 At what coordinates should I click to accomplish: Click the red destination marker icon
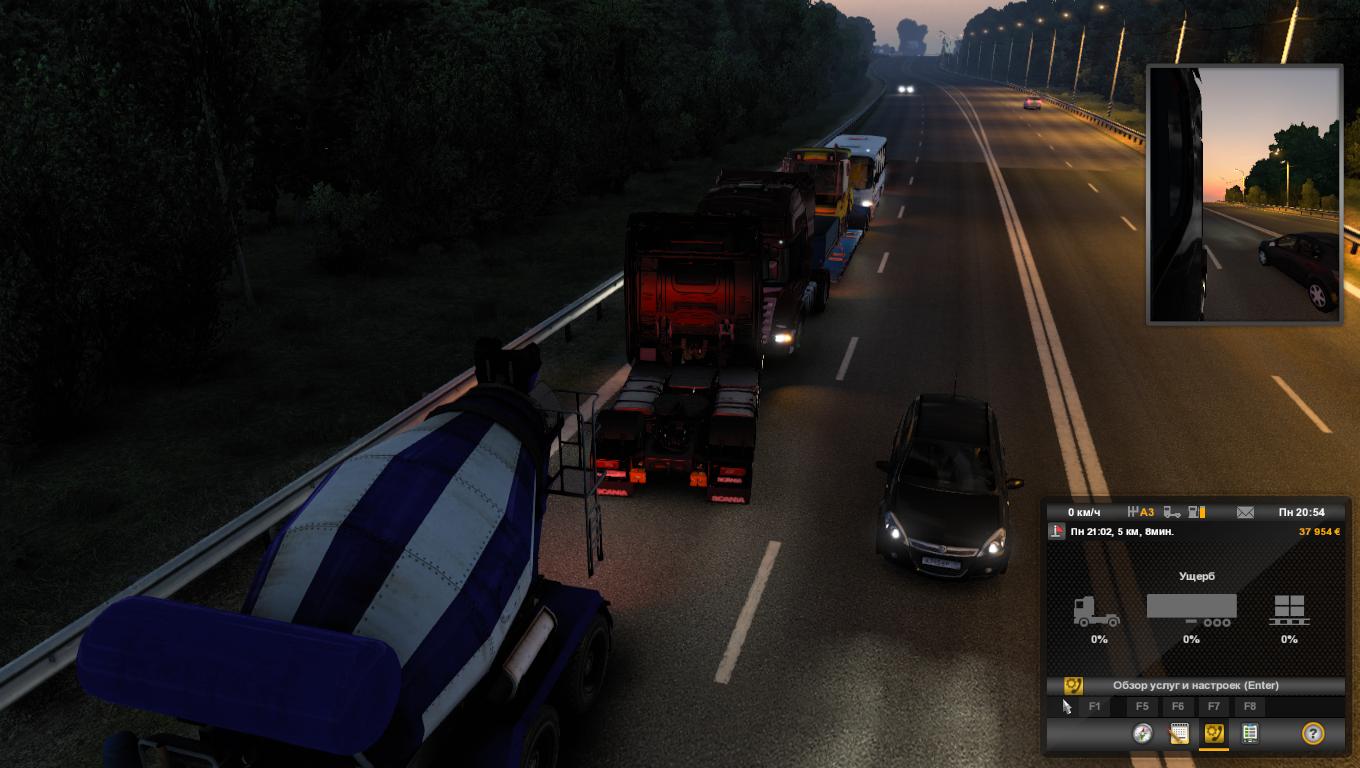pyautogui.click(x=1057, y=532)
